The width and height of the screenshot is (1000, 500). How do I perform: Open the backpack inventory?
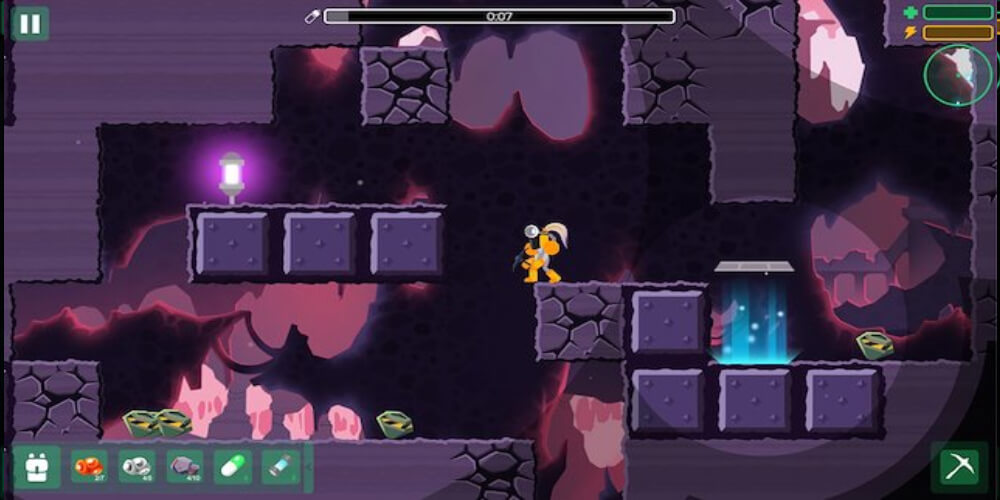tap(37, 467)
